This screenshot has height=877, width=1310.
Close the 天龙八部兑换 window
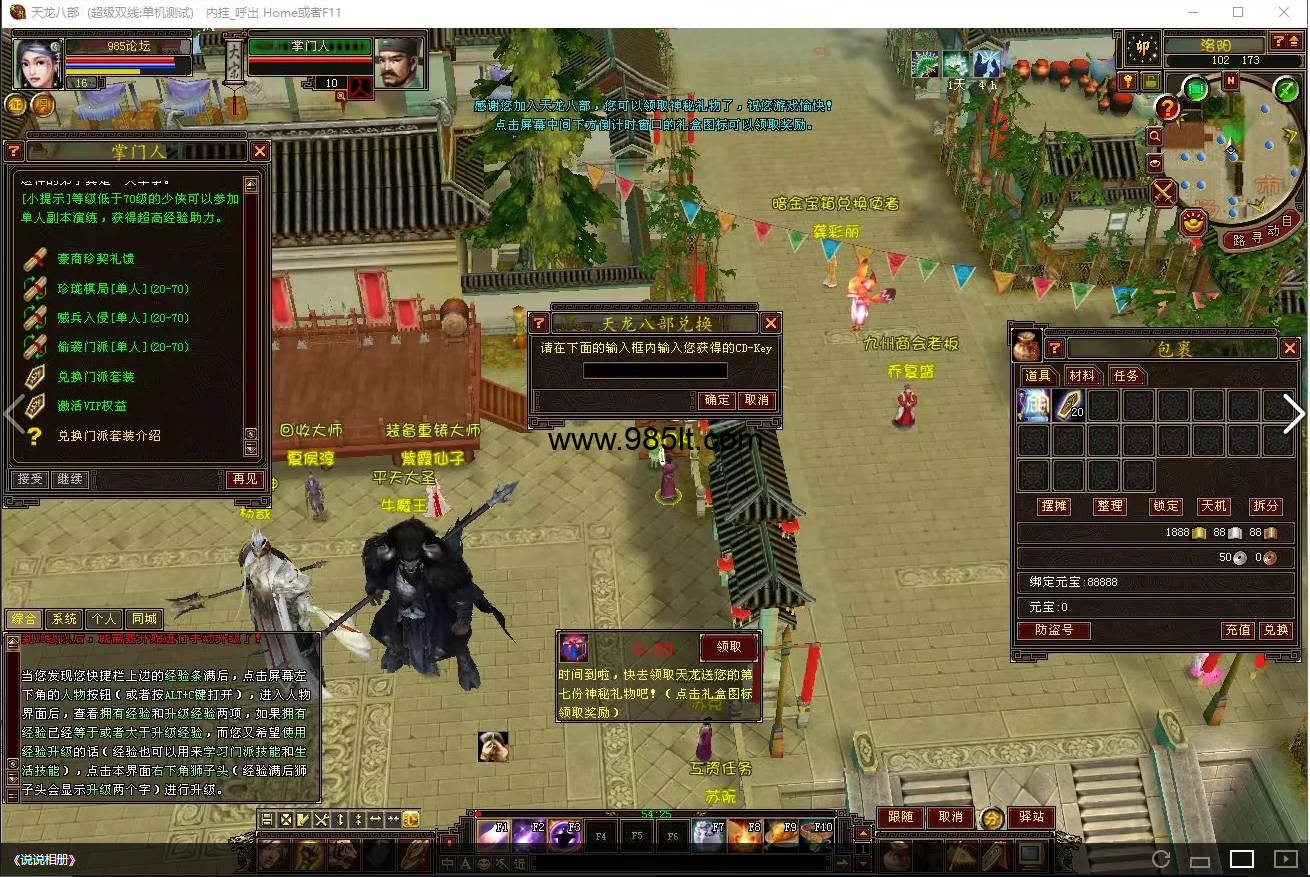click(x=770, y=323)
